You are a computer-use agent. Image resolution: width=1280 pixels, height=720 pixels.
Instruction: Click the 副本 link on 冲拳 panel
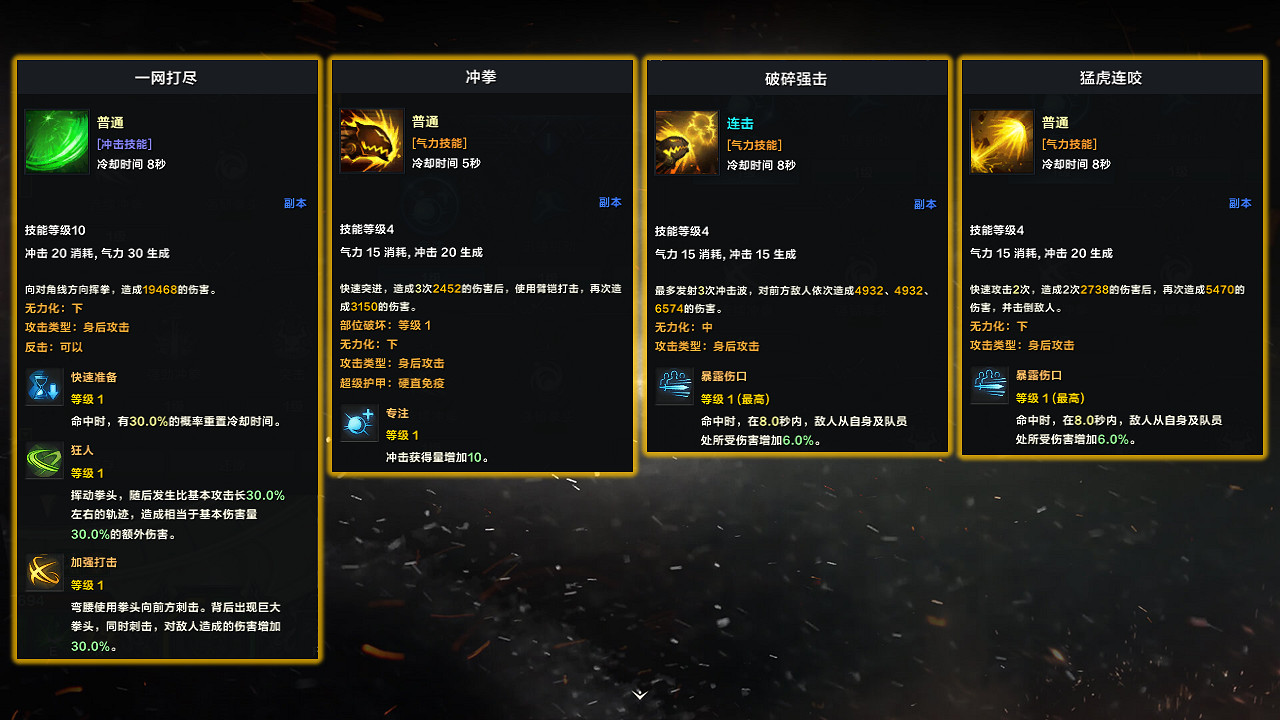point(610,202)
